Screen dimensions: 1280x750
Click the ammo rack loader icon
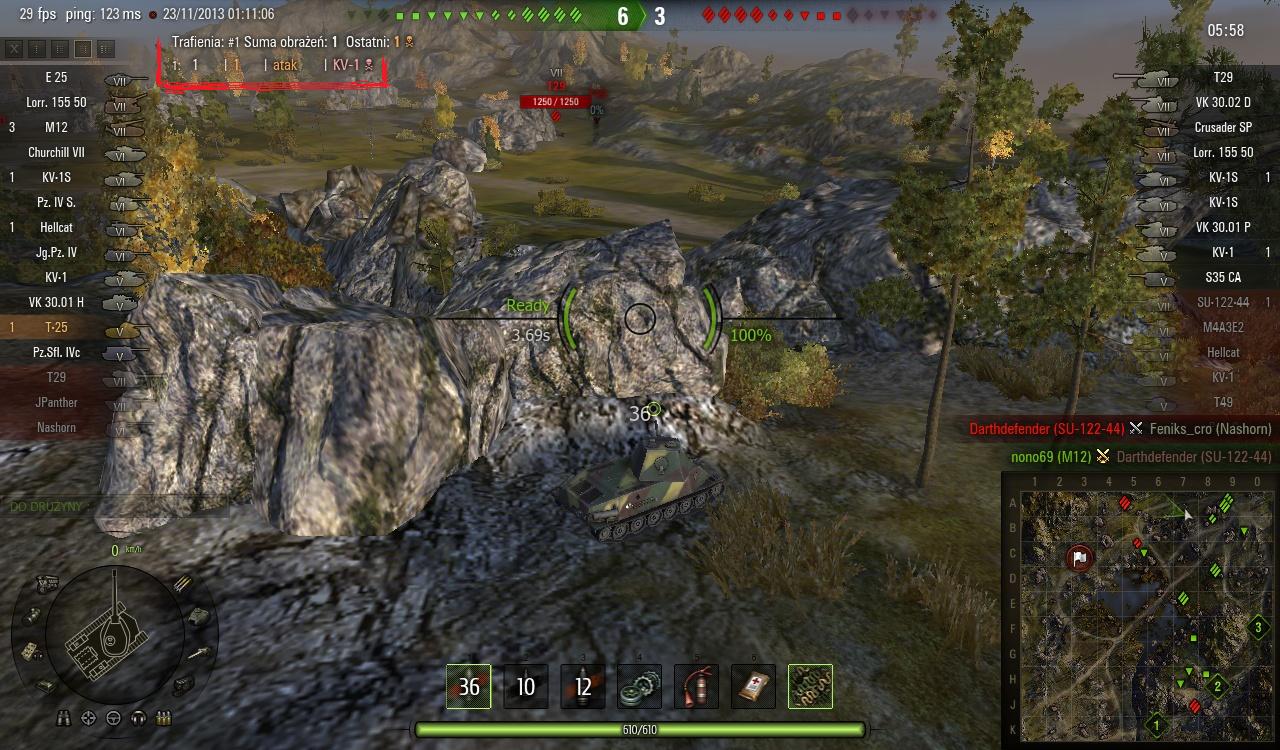click(162, 717)
